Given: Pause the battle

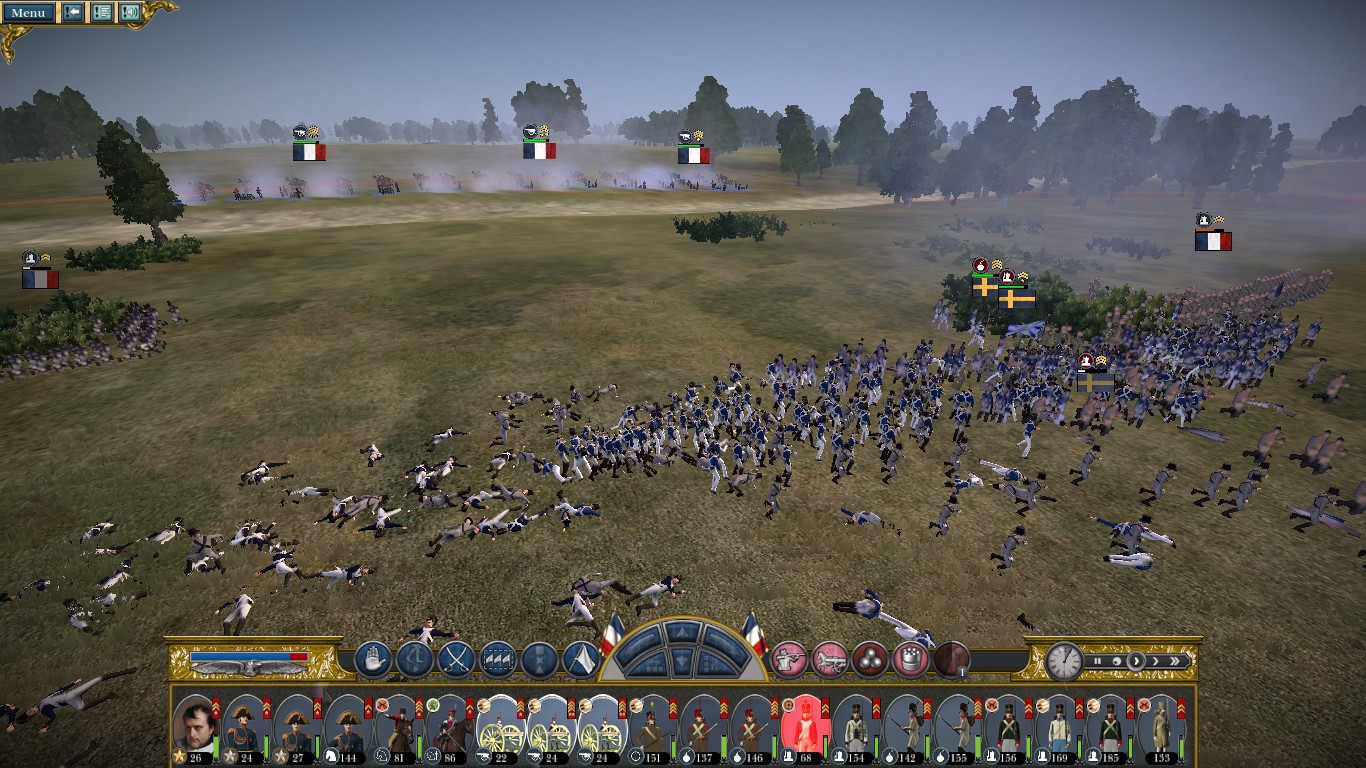Looking at the screenshot, I should click(1097, 661).
